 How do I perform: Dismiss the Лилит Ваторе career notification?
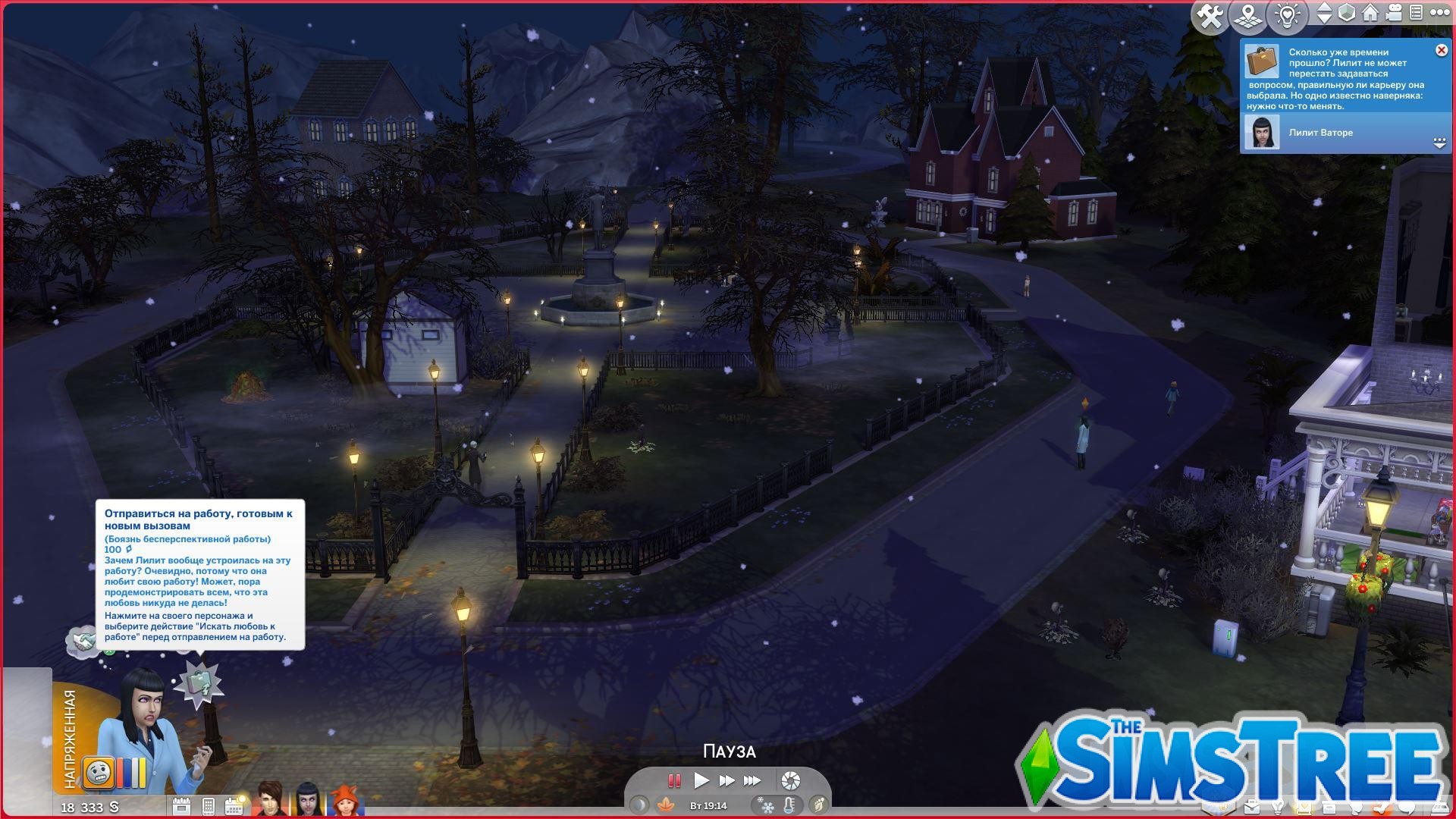pos(1441,50)
